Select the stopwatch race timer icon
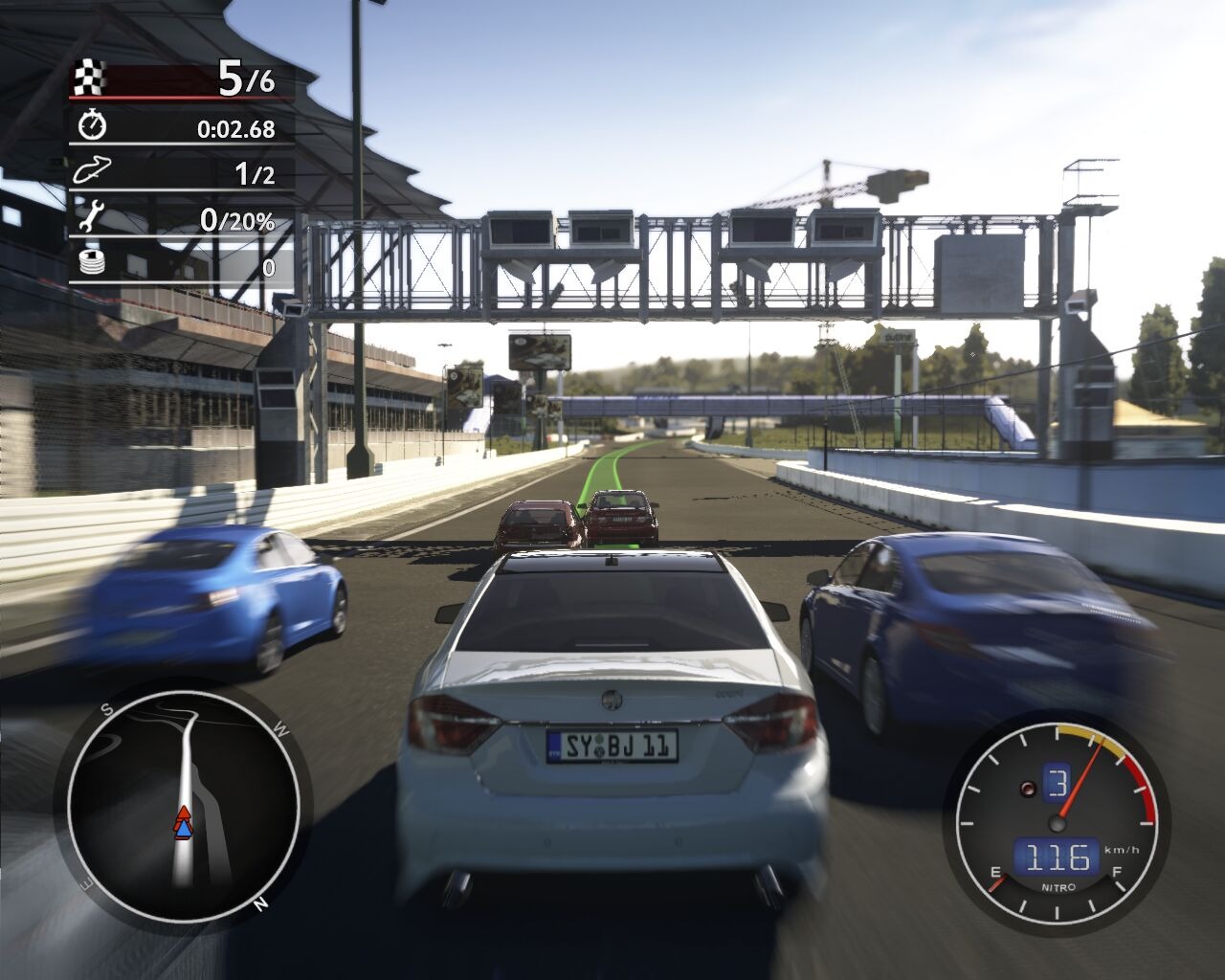The height and width of the screenshot is (980, 1225). 91,125
